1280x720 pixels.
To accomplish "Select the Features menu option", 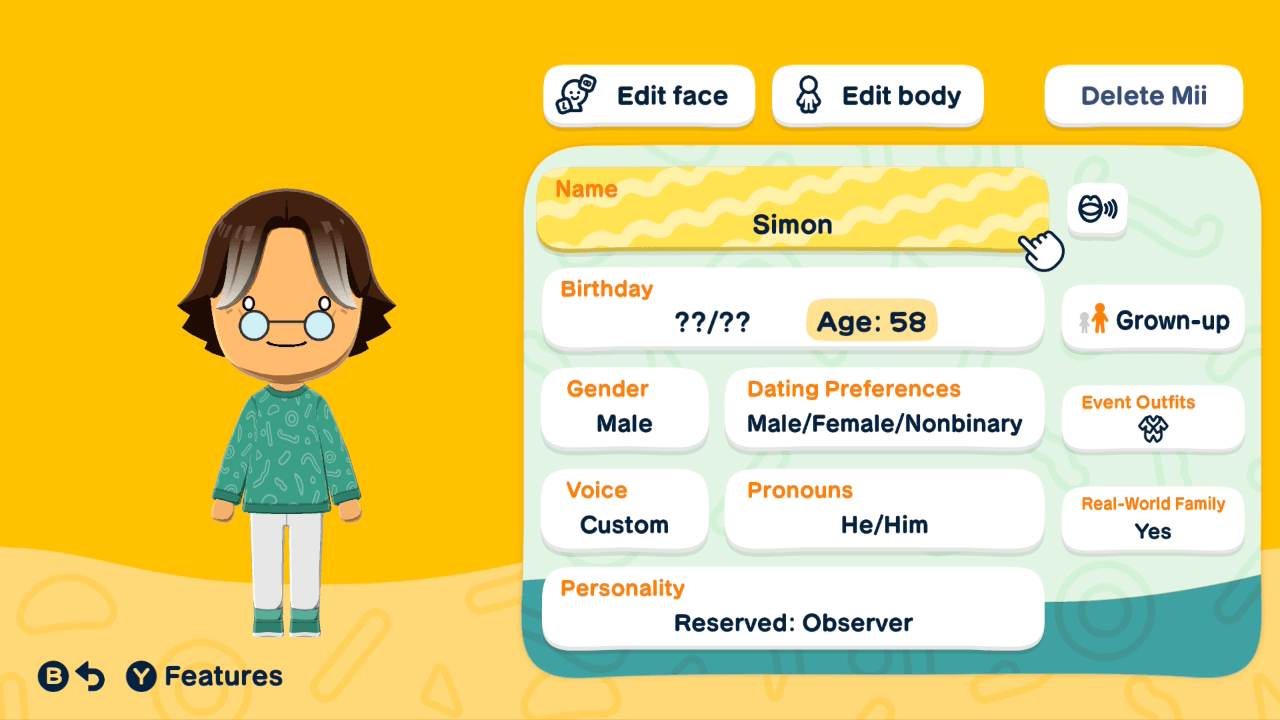I will 205,676.
